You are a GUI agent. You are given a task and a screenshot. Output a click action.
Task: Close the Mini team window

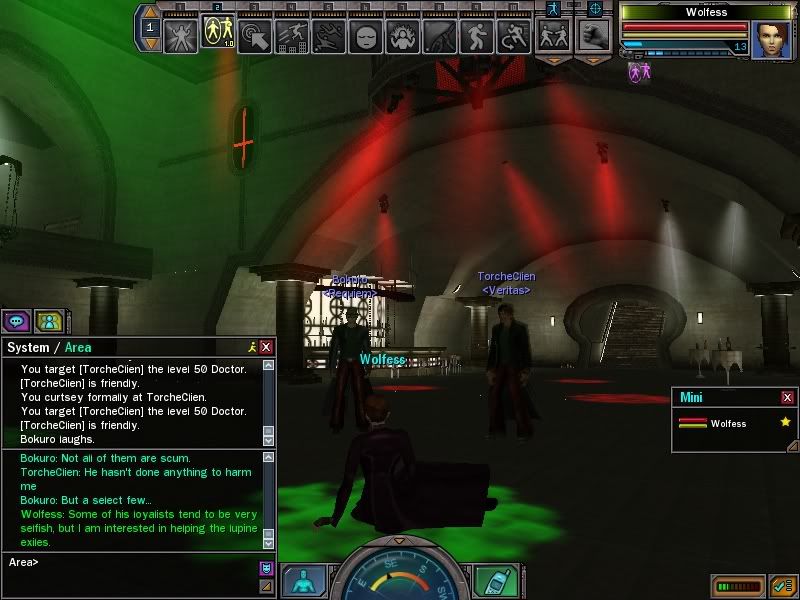(787, 397)
